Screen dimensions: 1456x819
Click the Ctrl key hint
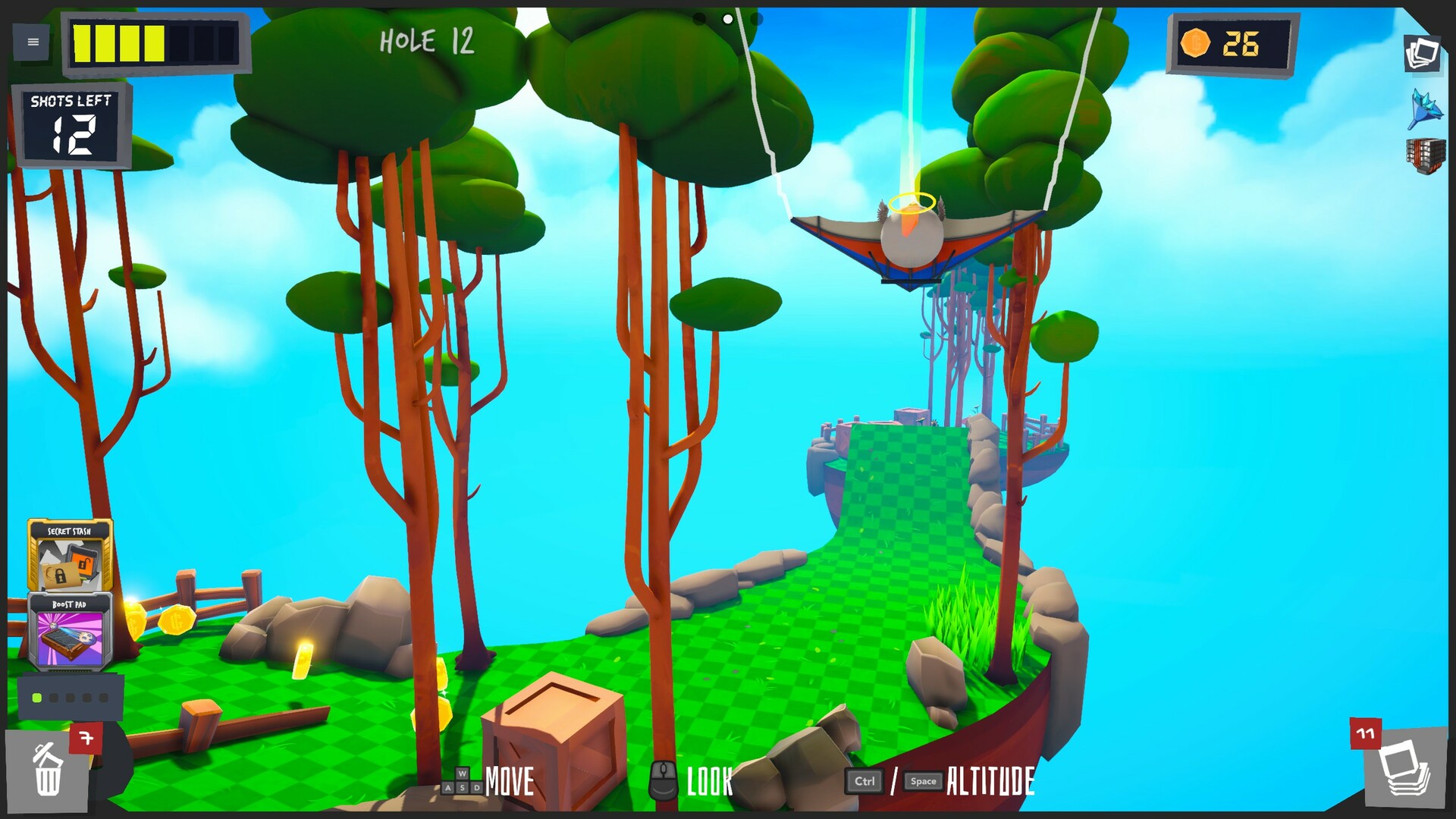tap(864, 780)
